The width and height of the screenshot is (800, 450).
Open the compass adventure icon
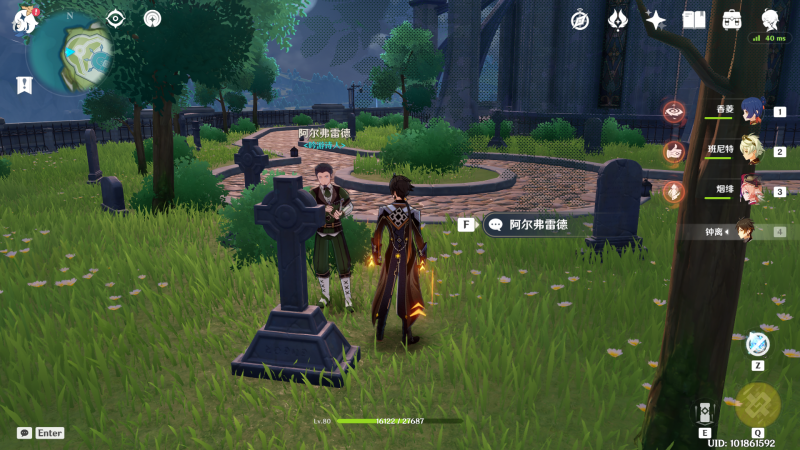(580, 20)
